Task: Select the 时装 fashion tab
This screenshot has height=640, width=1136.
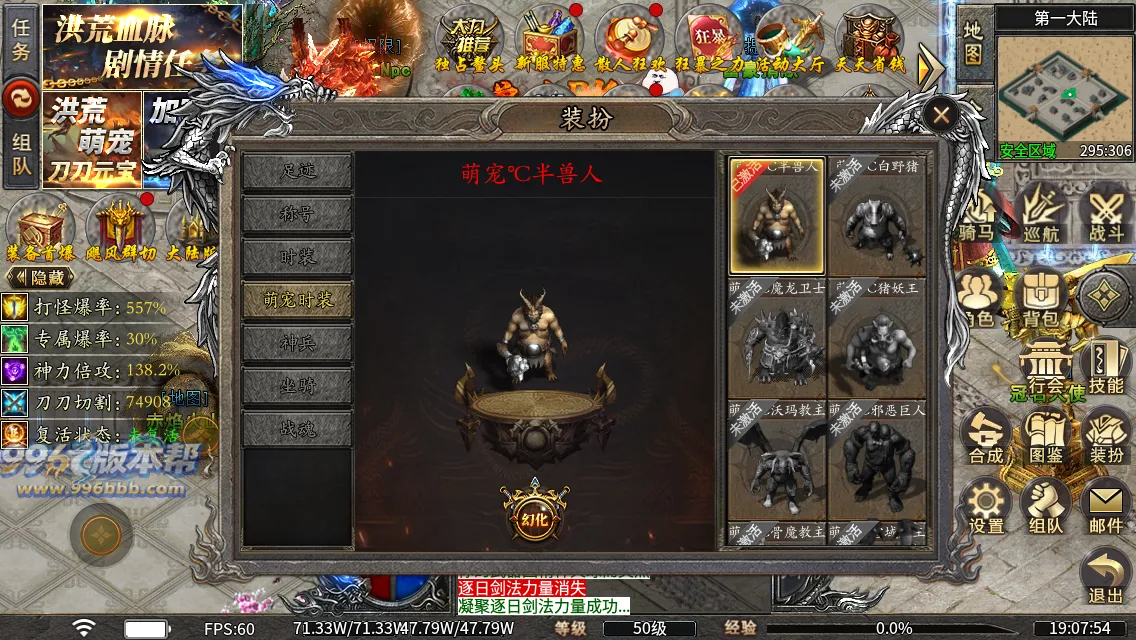Action: pos(297,257)
